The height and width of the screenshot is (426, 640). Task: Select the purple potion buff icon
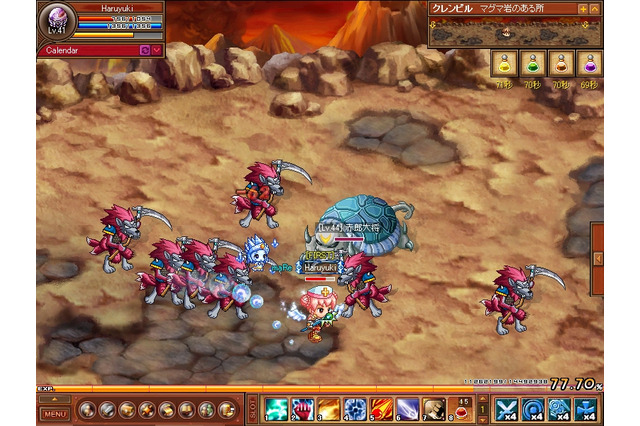(x=590, y=65)
